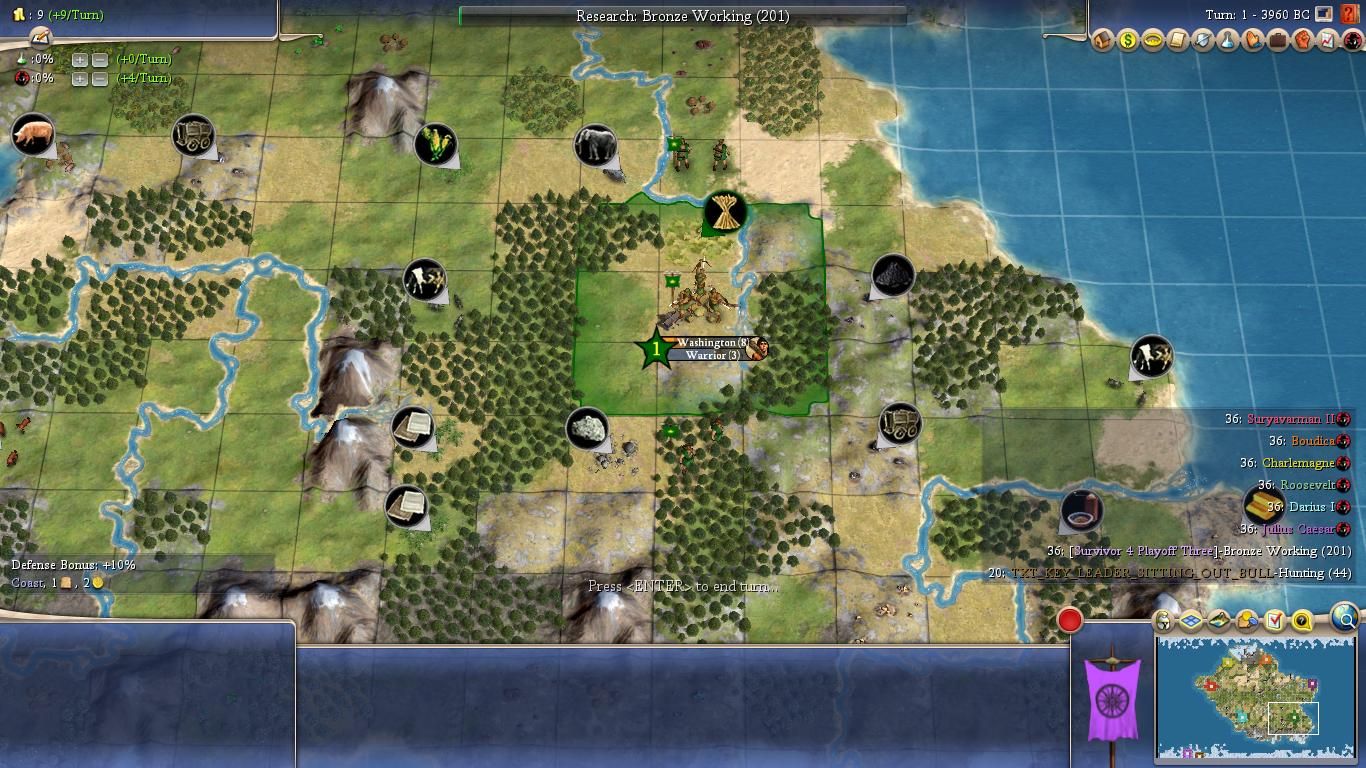
Task: Open the Domestic Advisor house icon
Action: 1102,40
